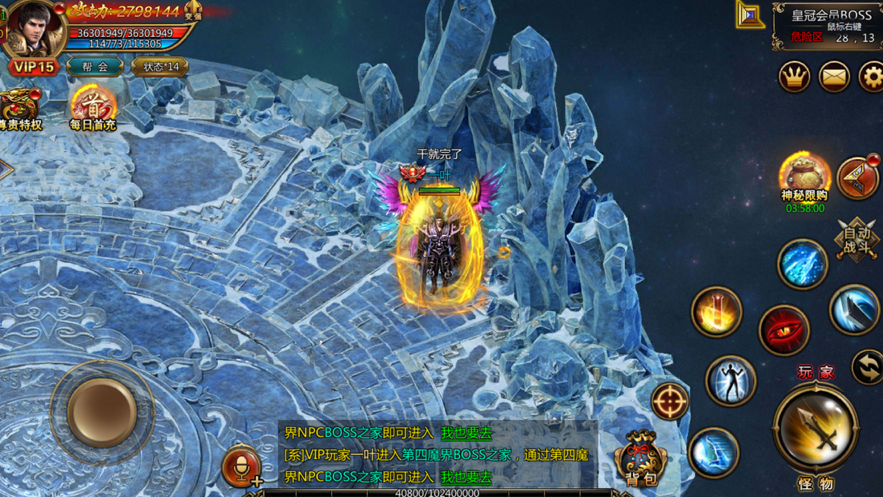Screen dimensions: 883x497
Task: Click the crosshair target lock button
Action: (669, 401)
